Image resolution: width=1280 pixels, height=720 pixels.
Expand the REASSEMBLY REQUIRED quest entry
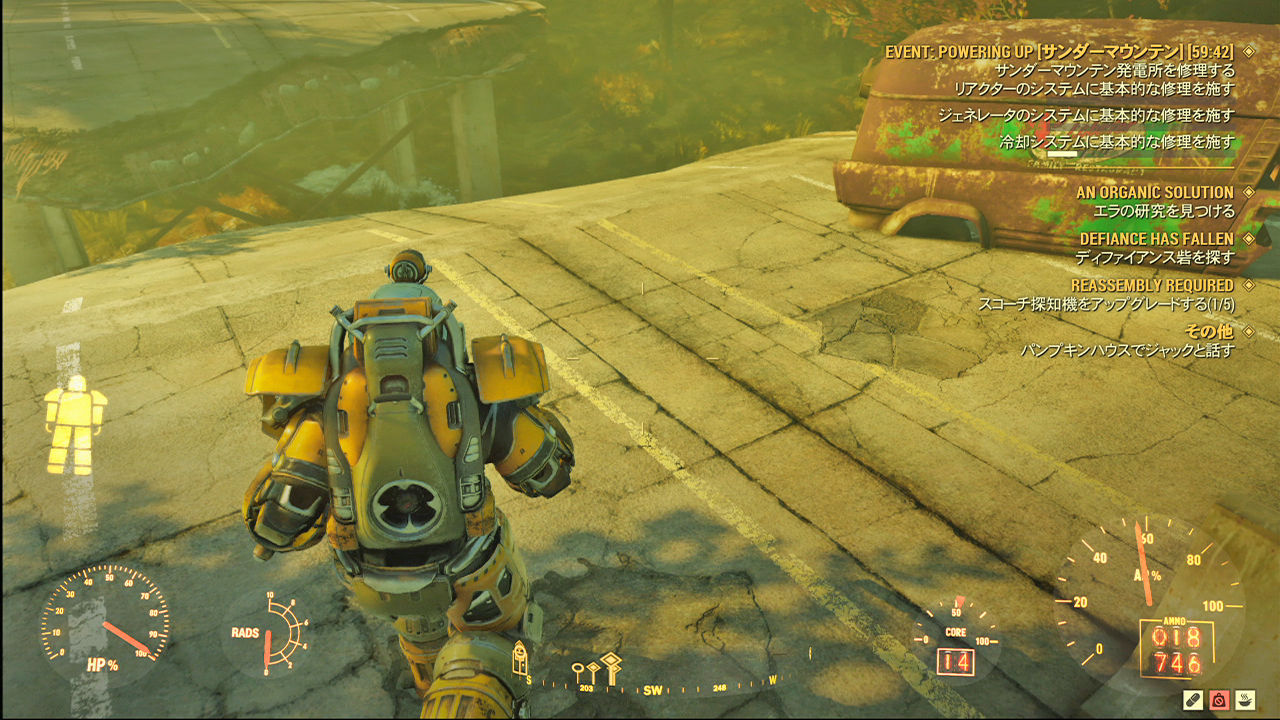(x=1250, y=286)
